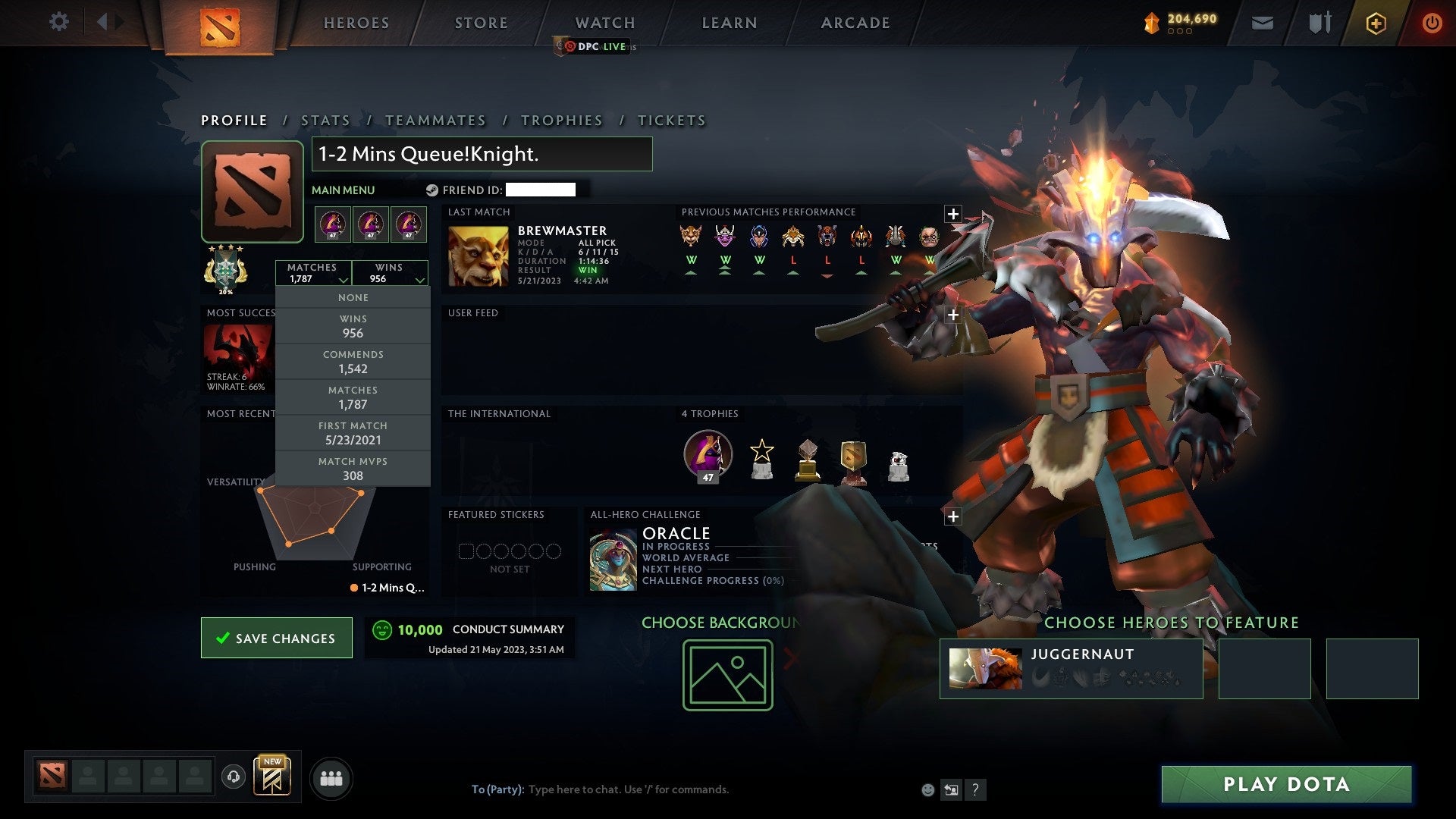
Task: Switch to the STATS tab
Action: tap(325, 120)
